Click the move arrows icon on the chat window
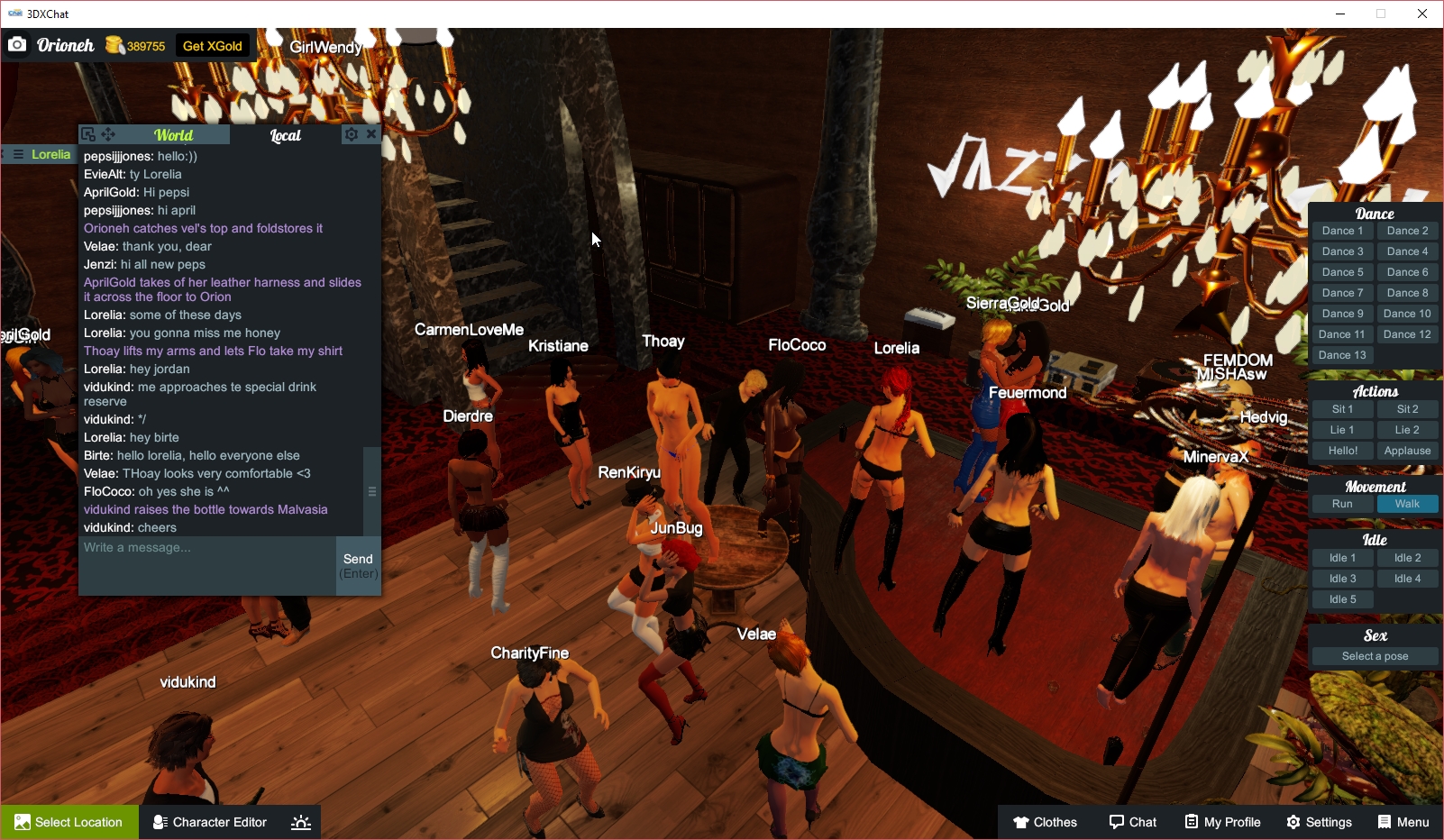Viewport: 1444px width, 840px height. [x=108, y=133]
